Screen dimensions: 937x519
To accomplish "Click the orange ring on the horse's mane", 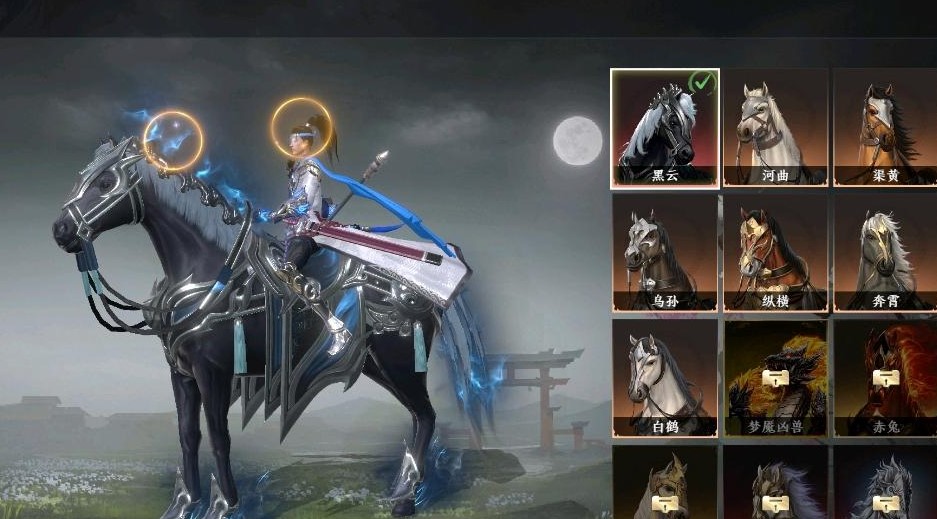I will (x=173, y=141).
